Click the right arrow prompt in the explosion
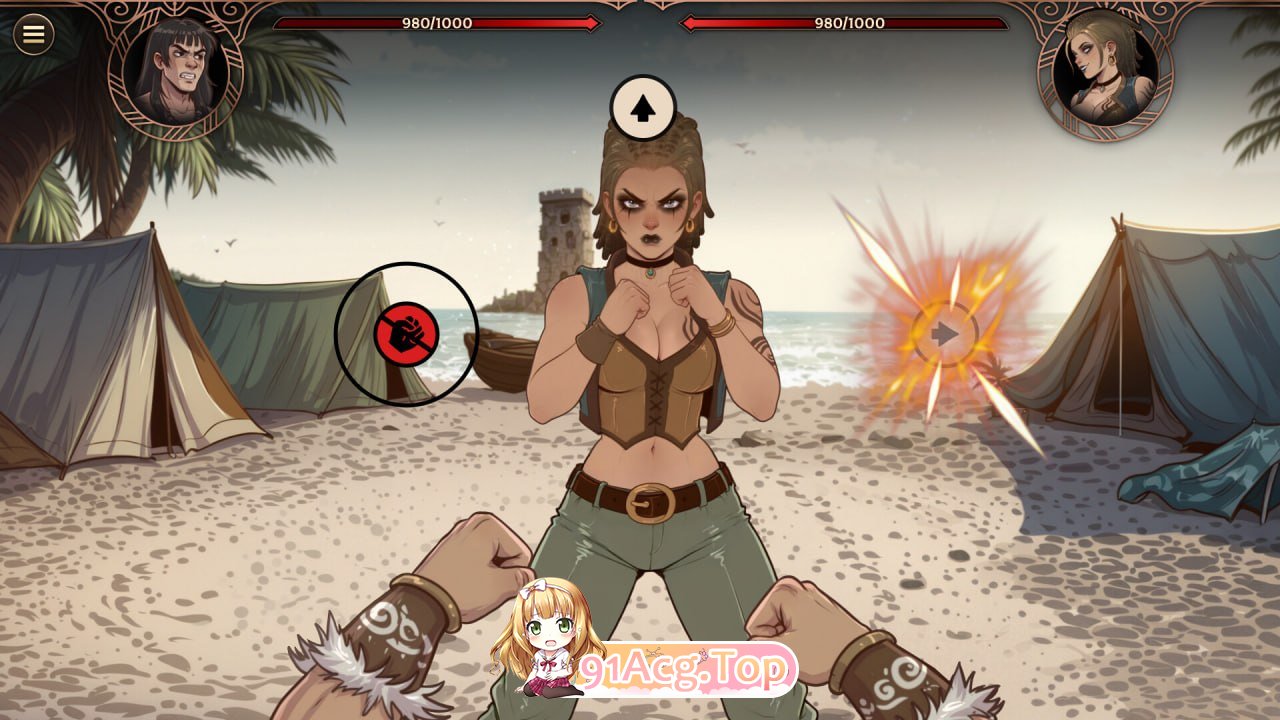 click(944, 334)
